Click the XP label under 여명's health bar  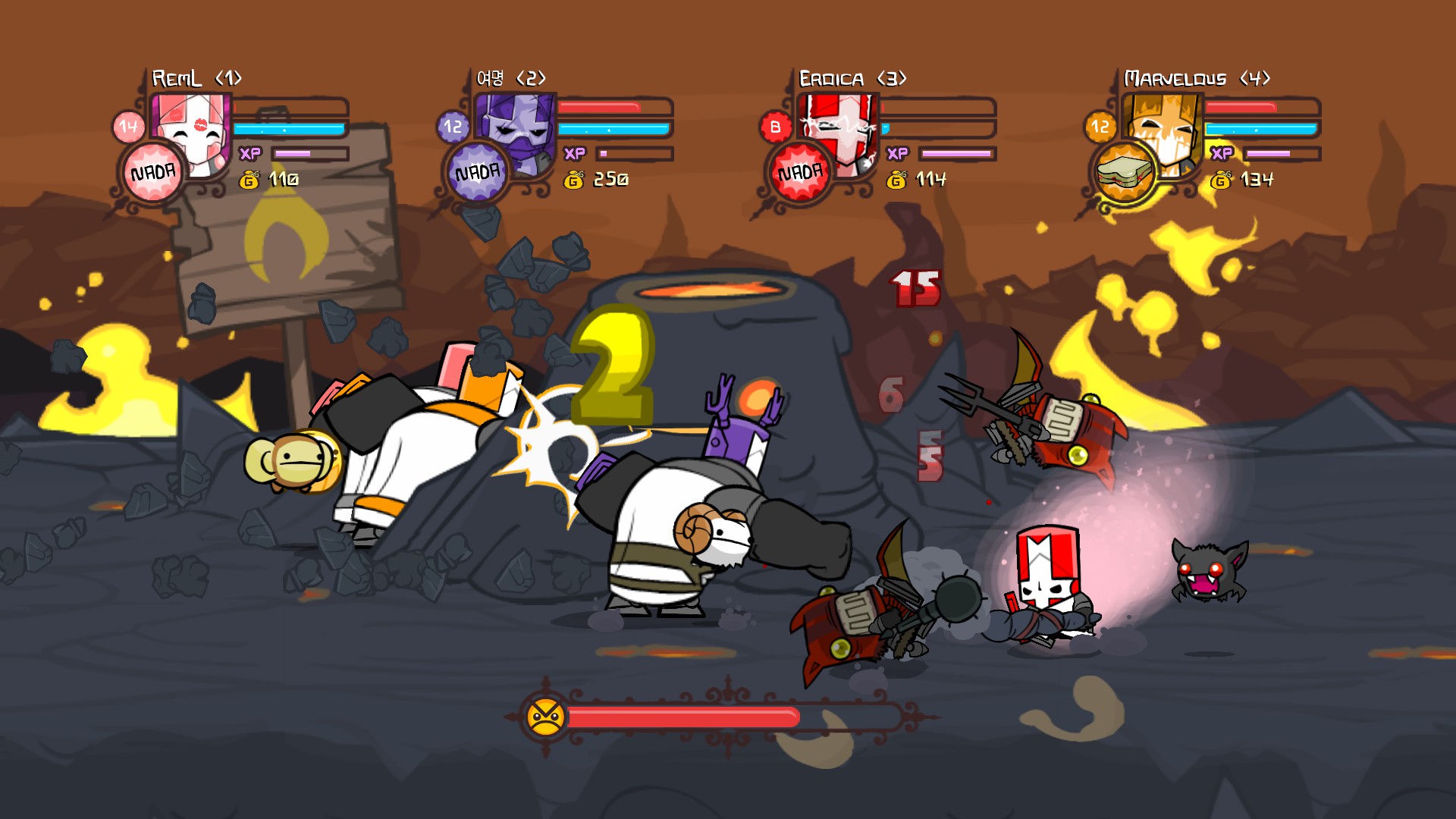[574, 153]
